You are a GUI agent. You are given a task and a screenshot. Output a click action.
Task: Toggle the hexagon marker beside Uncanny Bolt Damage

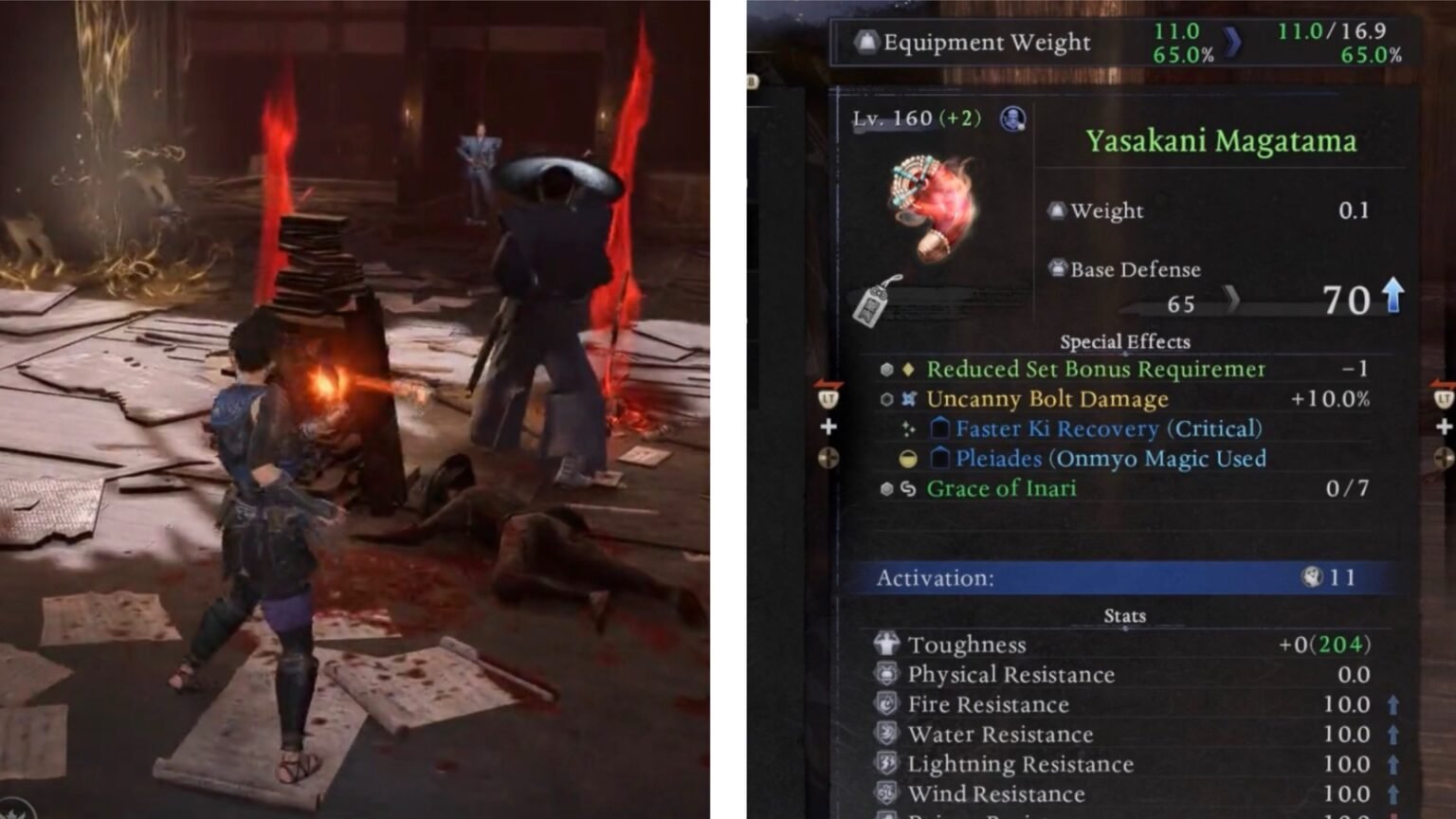click(x=887, y=399)
